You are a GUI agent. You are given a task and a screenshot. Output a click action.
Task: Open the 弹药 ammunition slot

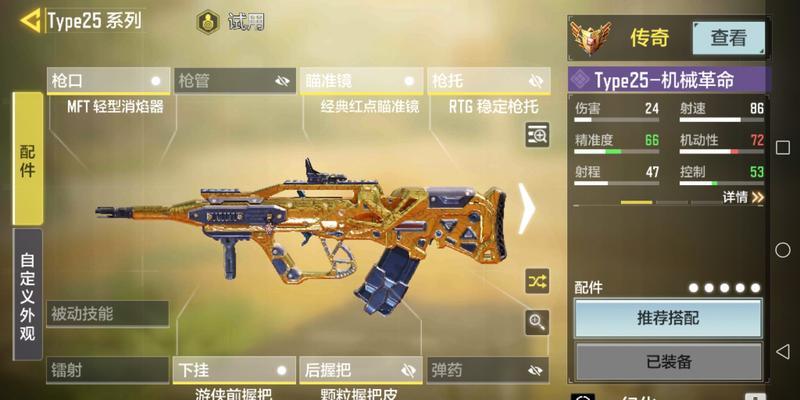[488, 370]
